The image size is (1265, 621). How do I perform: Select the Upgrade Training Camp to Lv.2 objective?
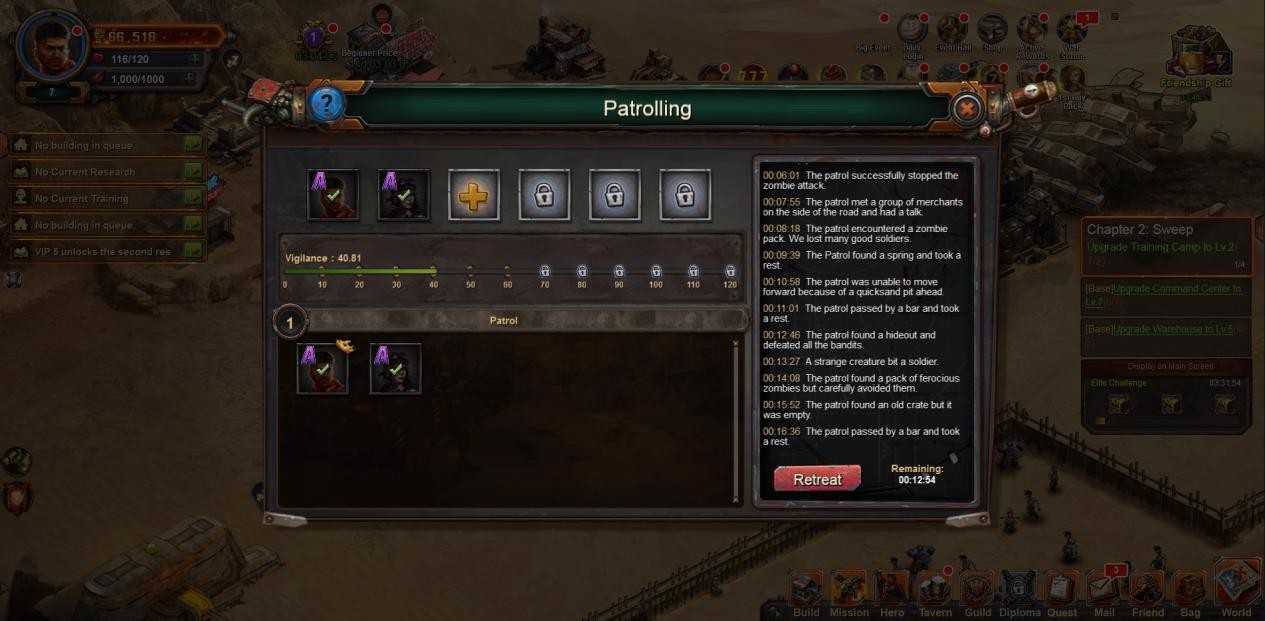pyautogui.click(x=1161, y=247)
